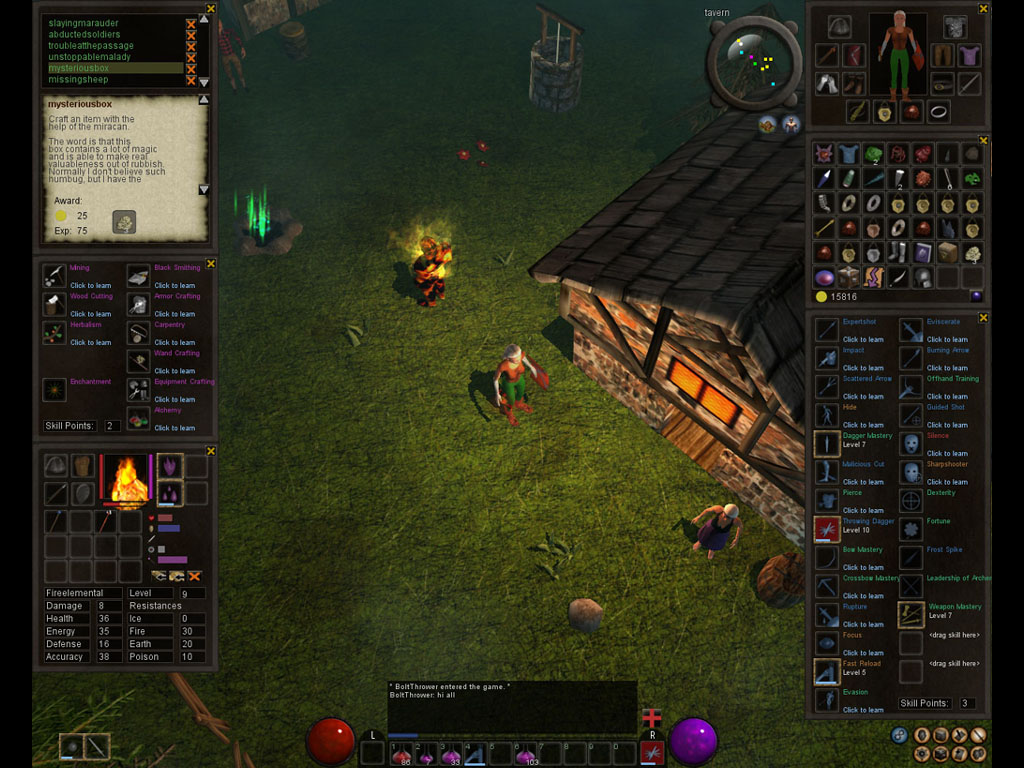Click the Fire Elemental pet portrait

pyautogui.click(x=126, y=479)
